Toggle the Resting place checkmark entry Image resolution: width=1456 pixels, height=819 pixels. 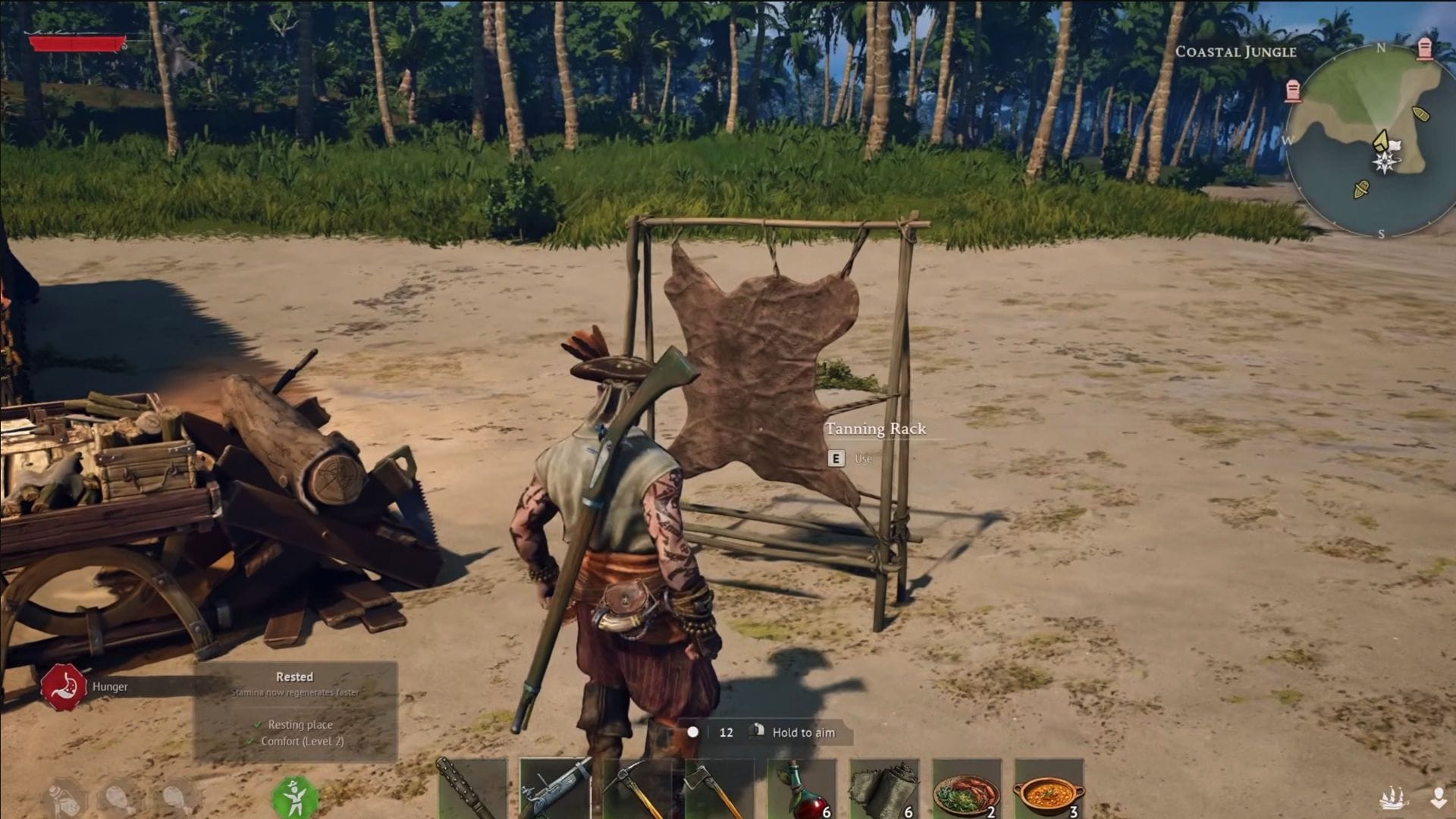tap(296, 724)
